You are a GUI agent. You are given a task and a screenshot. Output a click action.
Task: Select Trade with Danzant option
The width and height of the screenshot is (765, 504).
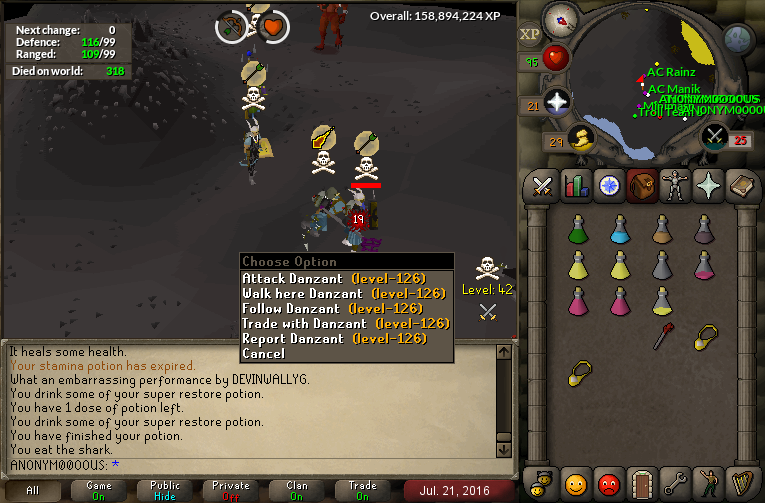coord(346,323)
